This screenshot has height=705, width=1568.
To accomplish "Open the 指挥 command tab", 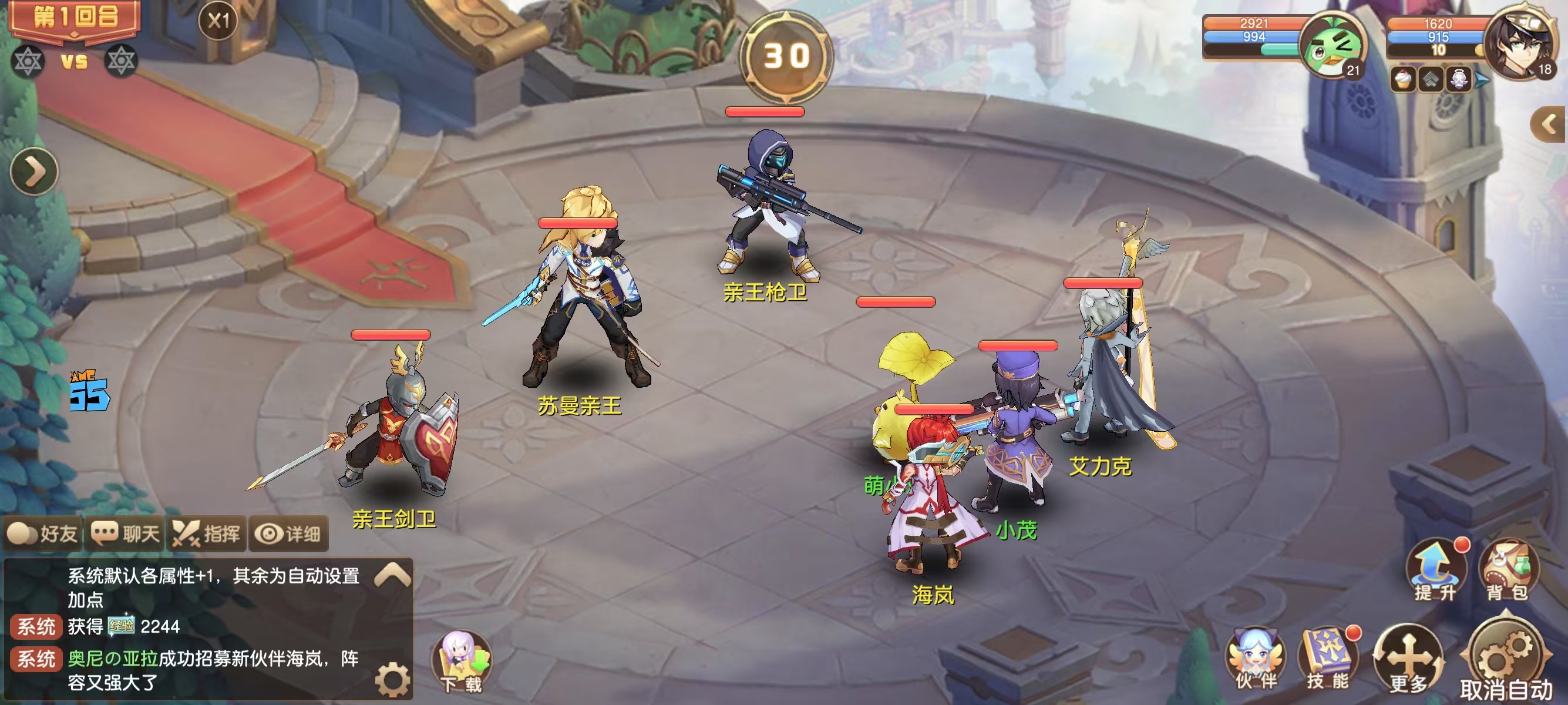I will coord(207,534).
